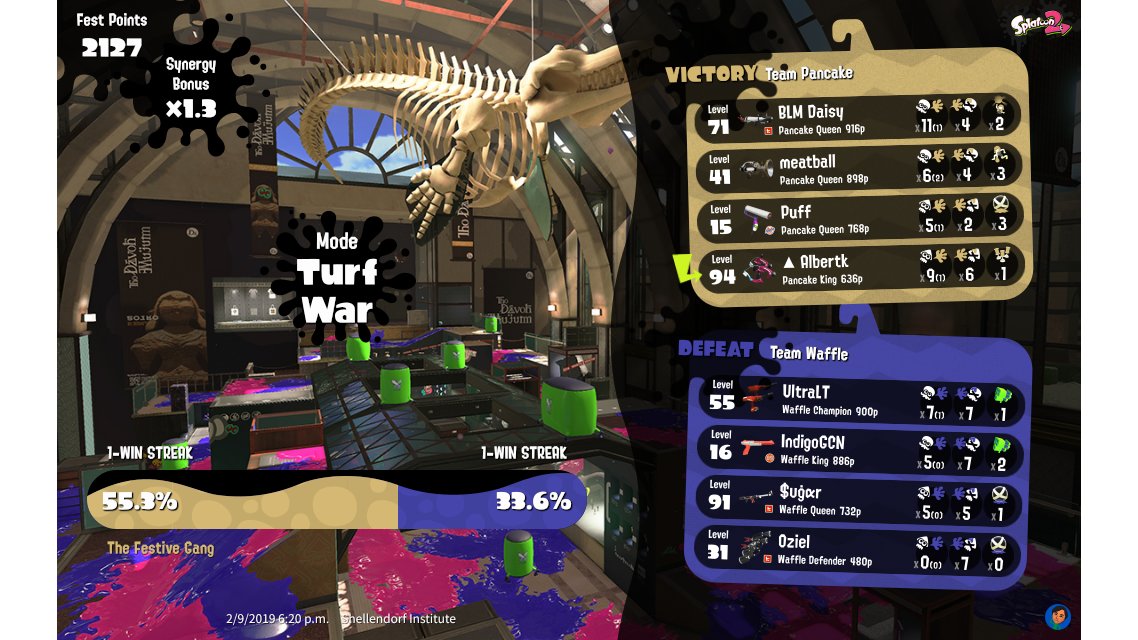The height and width of the screenshot is (640, 1138).
Task: Select the meatball player row
Action: tap(860, 168)
